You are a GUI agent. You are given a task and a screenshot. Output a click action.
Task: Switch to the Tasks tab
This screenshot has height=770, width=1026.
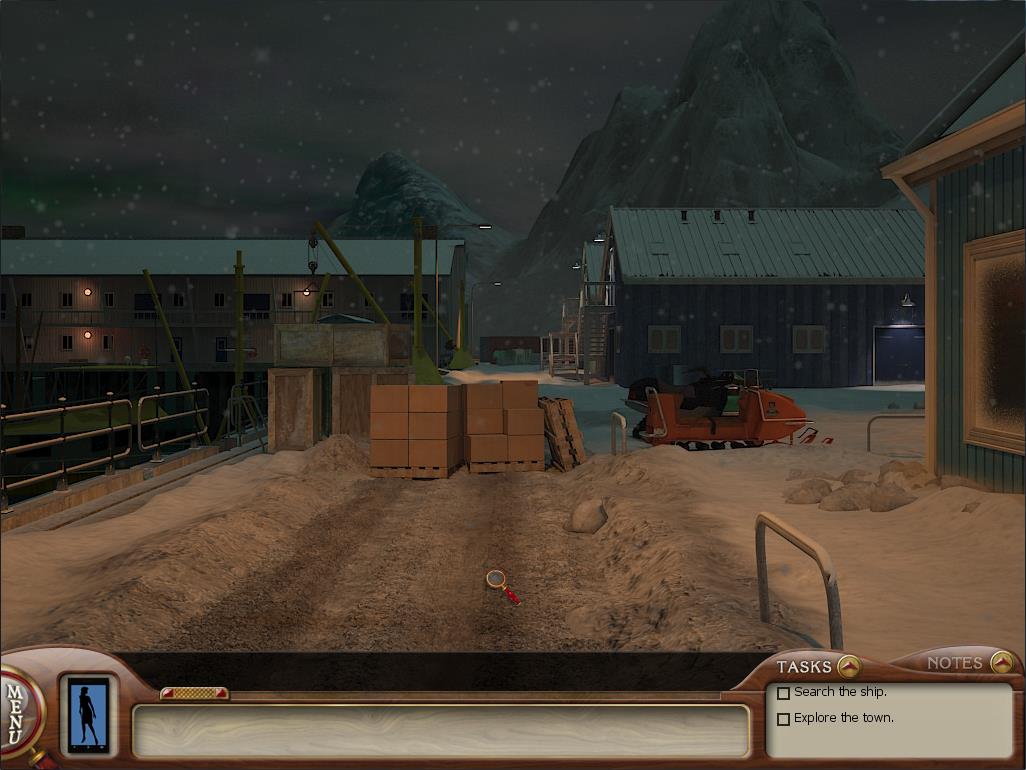(804, 667)
